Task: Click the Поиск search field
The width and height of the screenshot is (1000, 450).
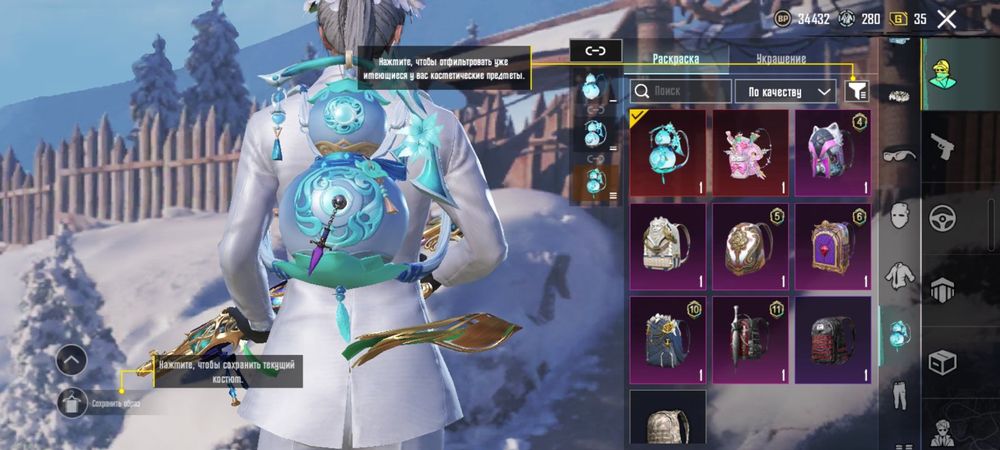Action: pos(681,91)
